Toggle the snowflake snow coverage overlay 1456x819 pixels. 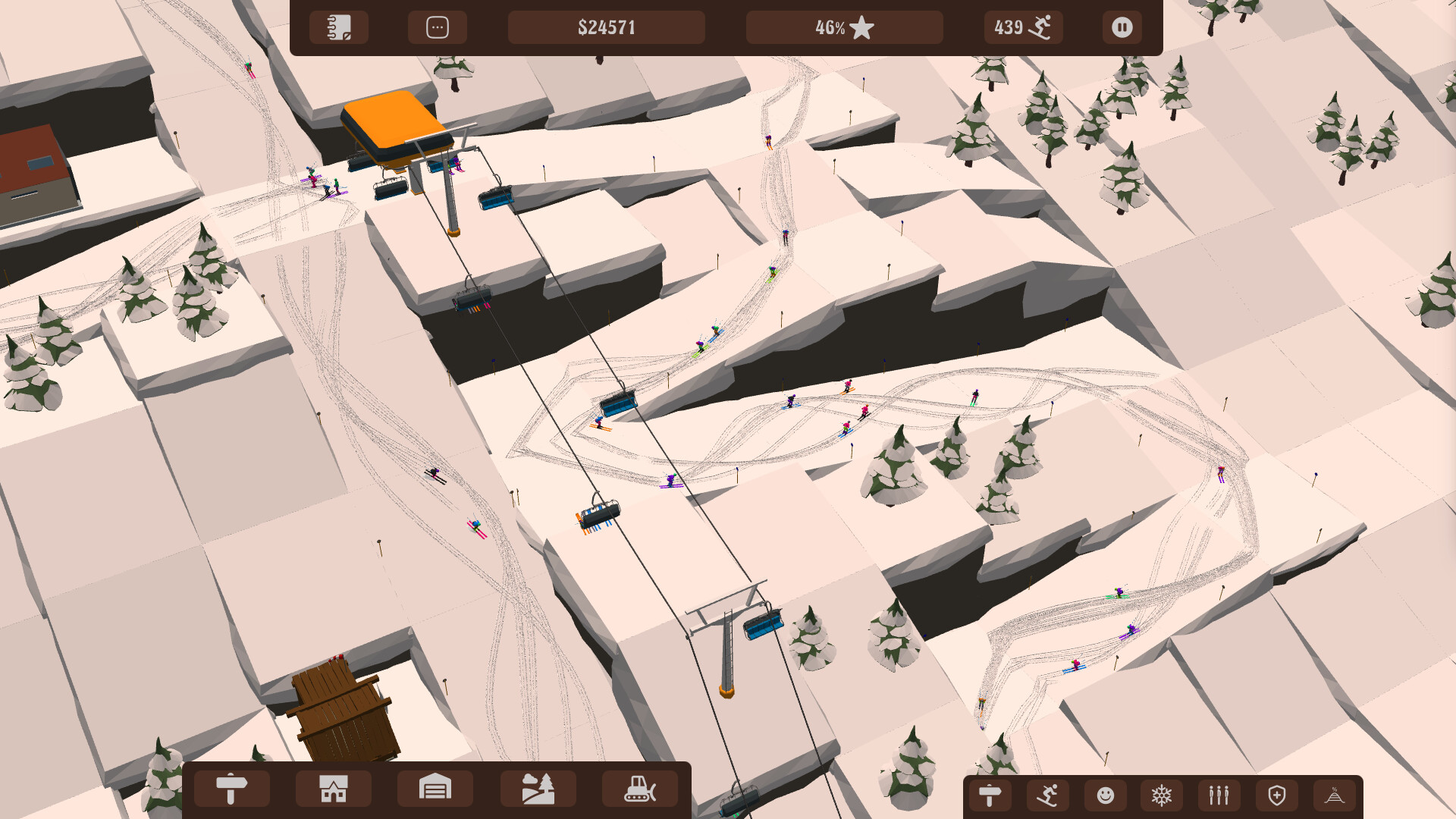click(1161, 795)
